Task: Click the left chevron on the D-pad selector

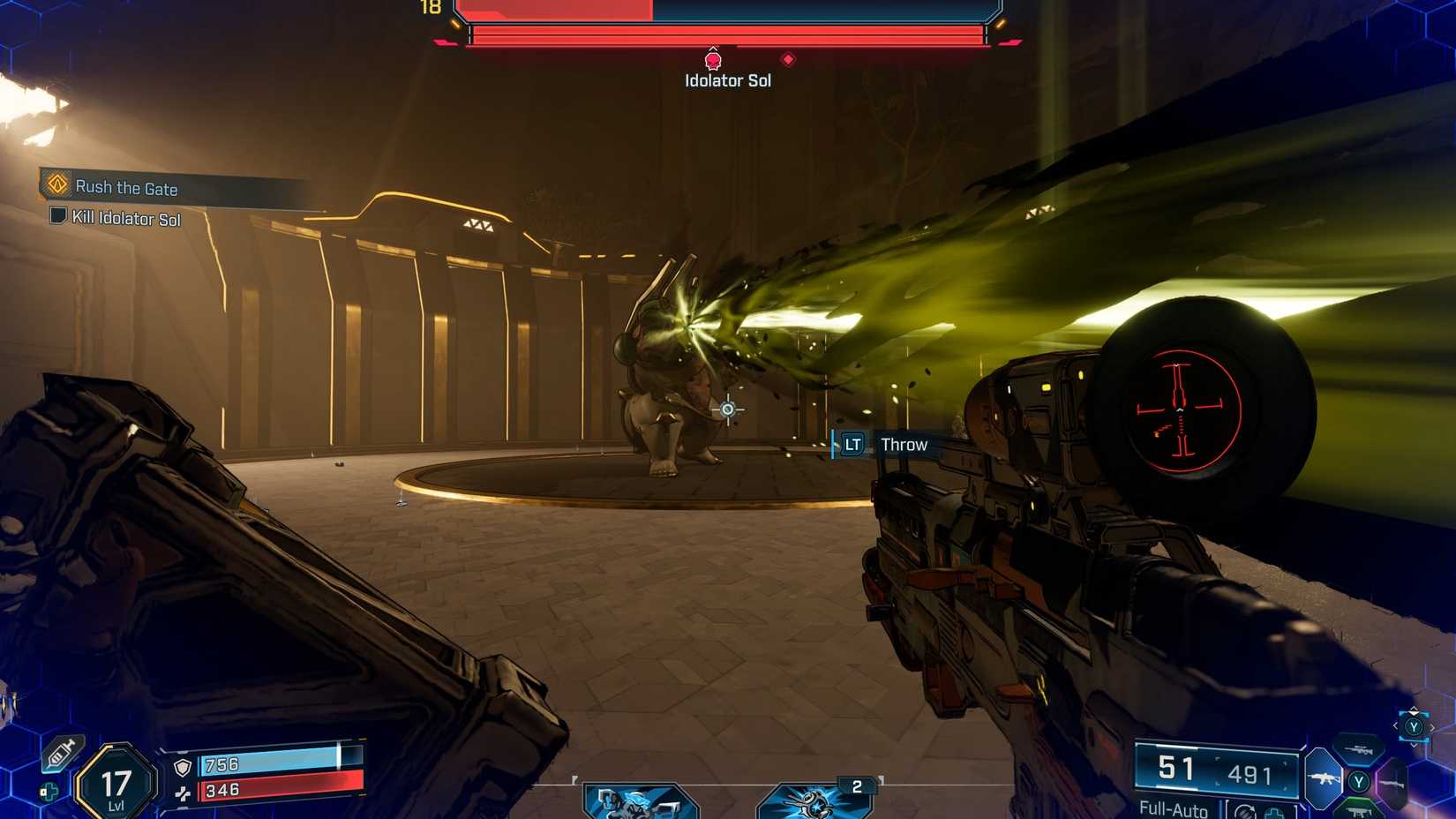Action: pos(1395,725)
